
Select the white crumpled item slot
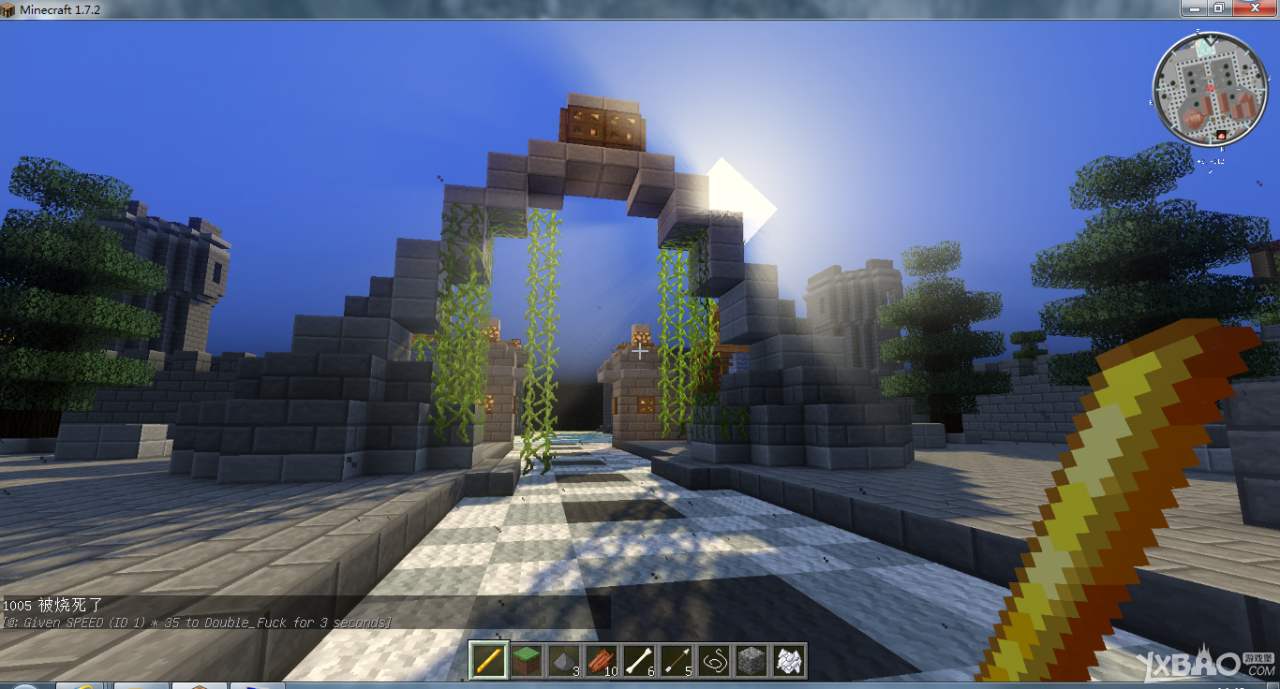click(x=788, y=660)
